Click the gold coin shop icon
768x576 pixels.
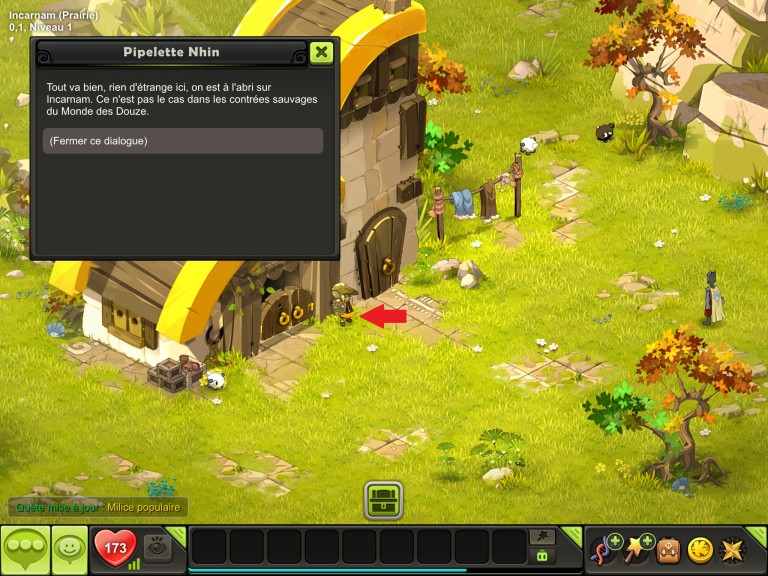(x=700, y=549)
